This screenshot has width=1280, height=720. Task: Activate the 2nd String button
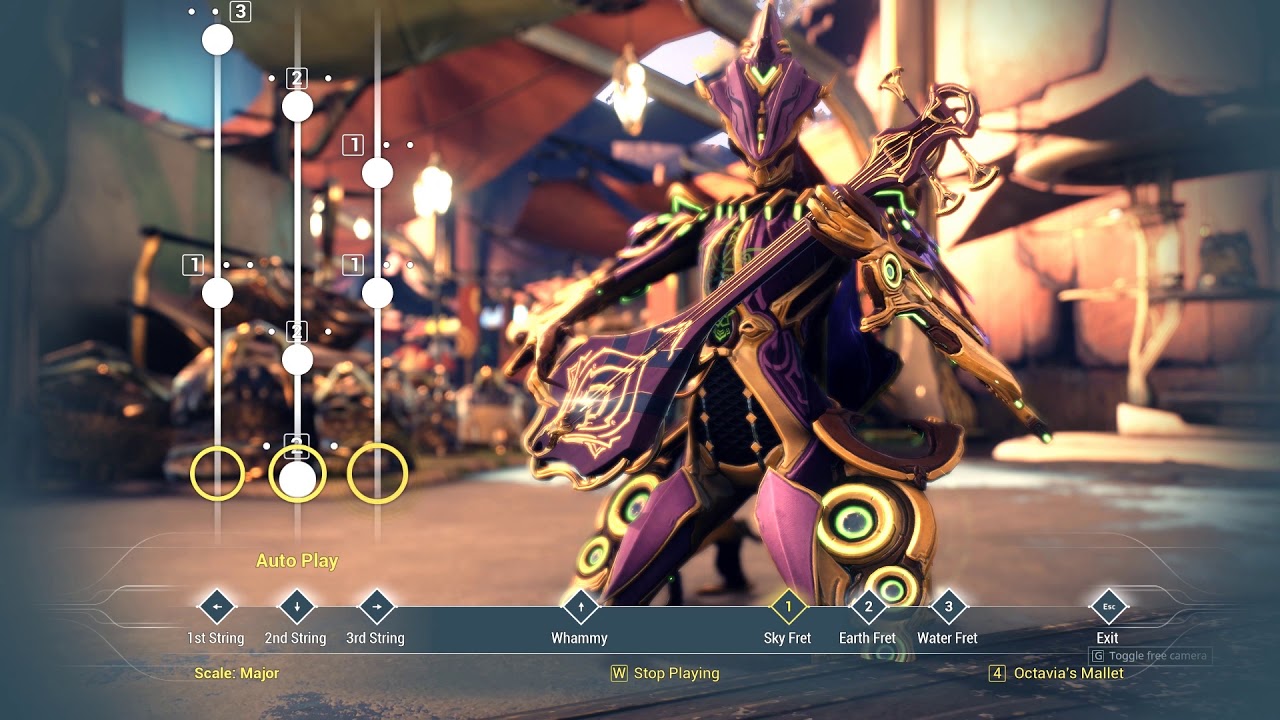tap(296, 607)
